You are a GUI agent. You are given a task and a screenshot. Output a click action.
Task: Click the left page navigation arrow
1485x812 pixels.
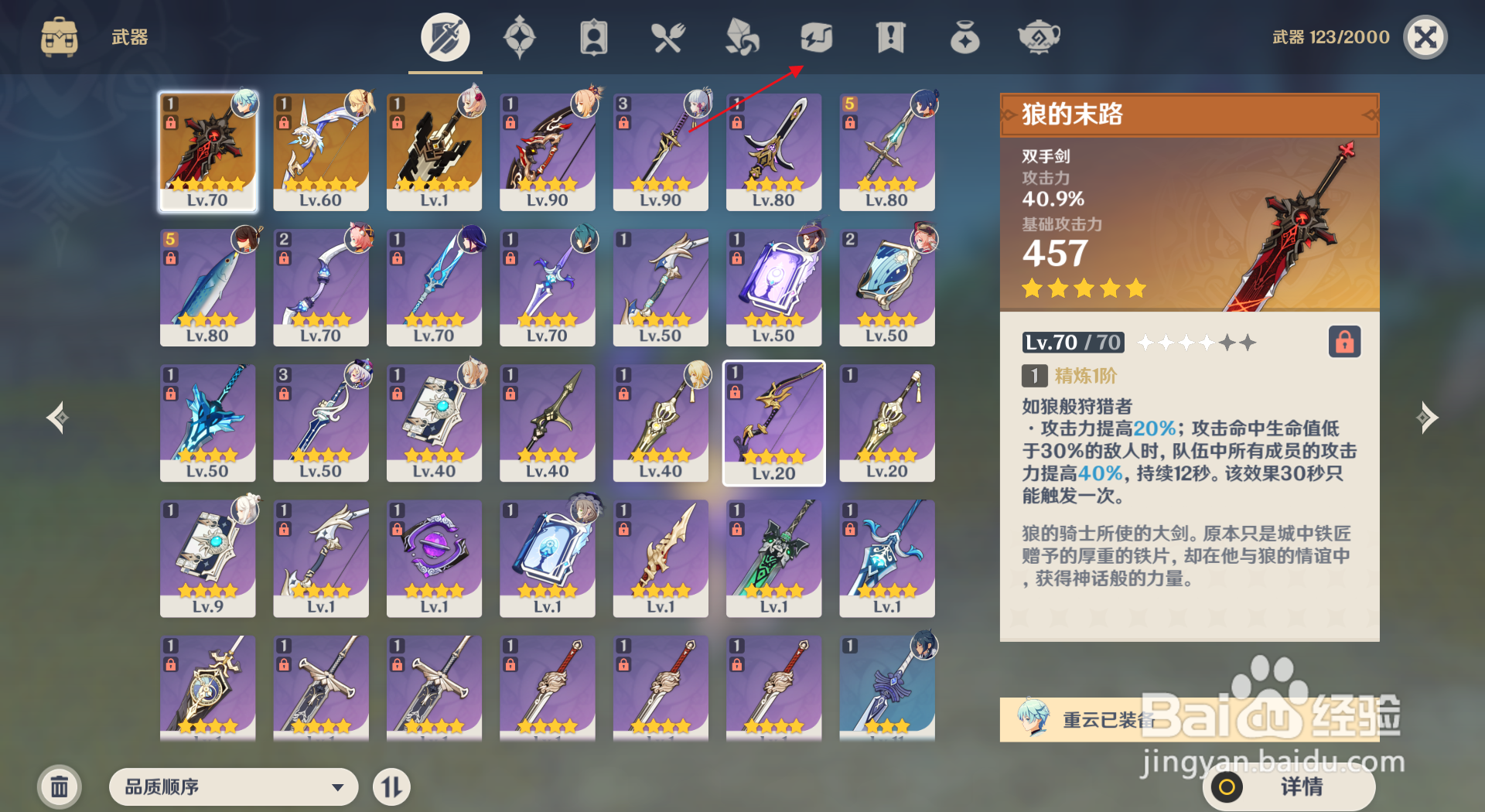click(56, 418)
